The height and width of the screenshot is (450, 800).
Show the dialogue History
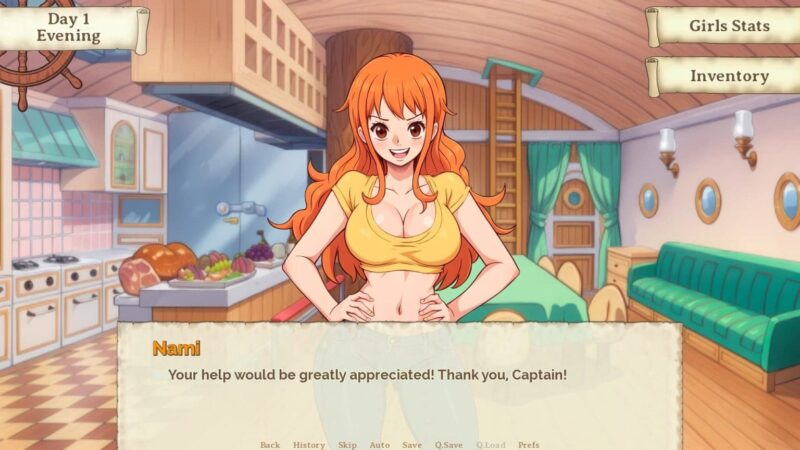pos(309,444)
